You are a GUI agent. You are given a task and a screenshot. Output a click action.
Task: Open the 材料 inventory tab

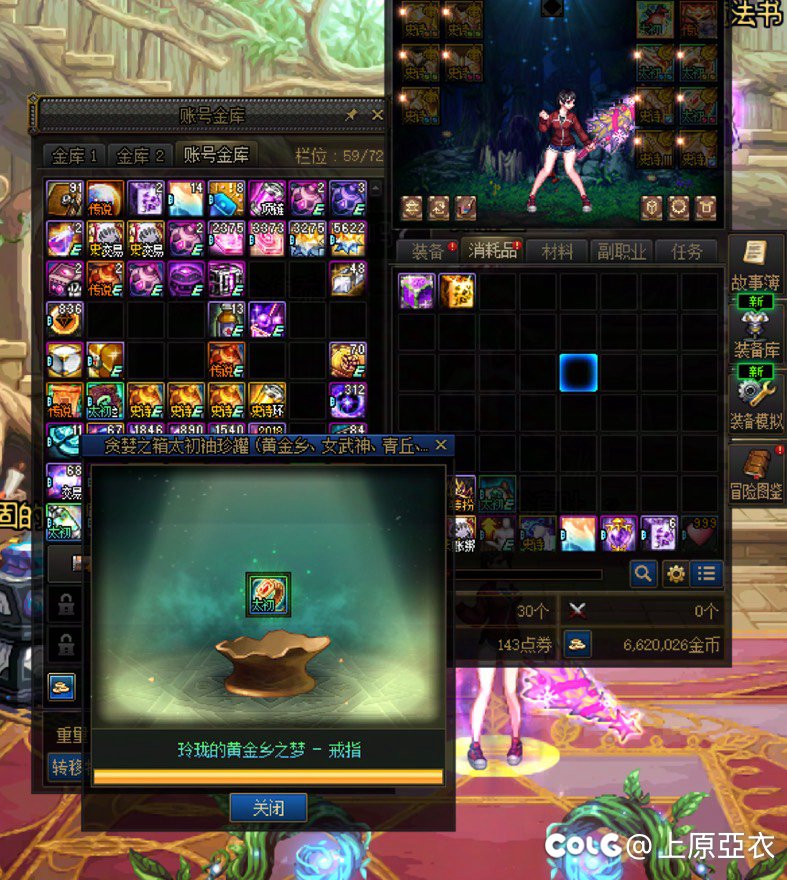[x=556, y=251]
